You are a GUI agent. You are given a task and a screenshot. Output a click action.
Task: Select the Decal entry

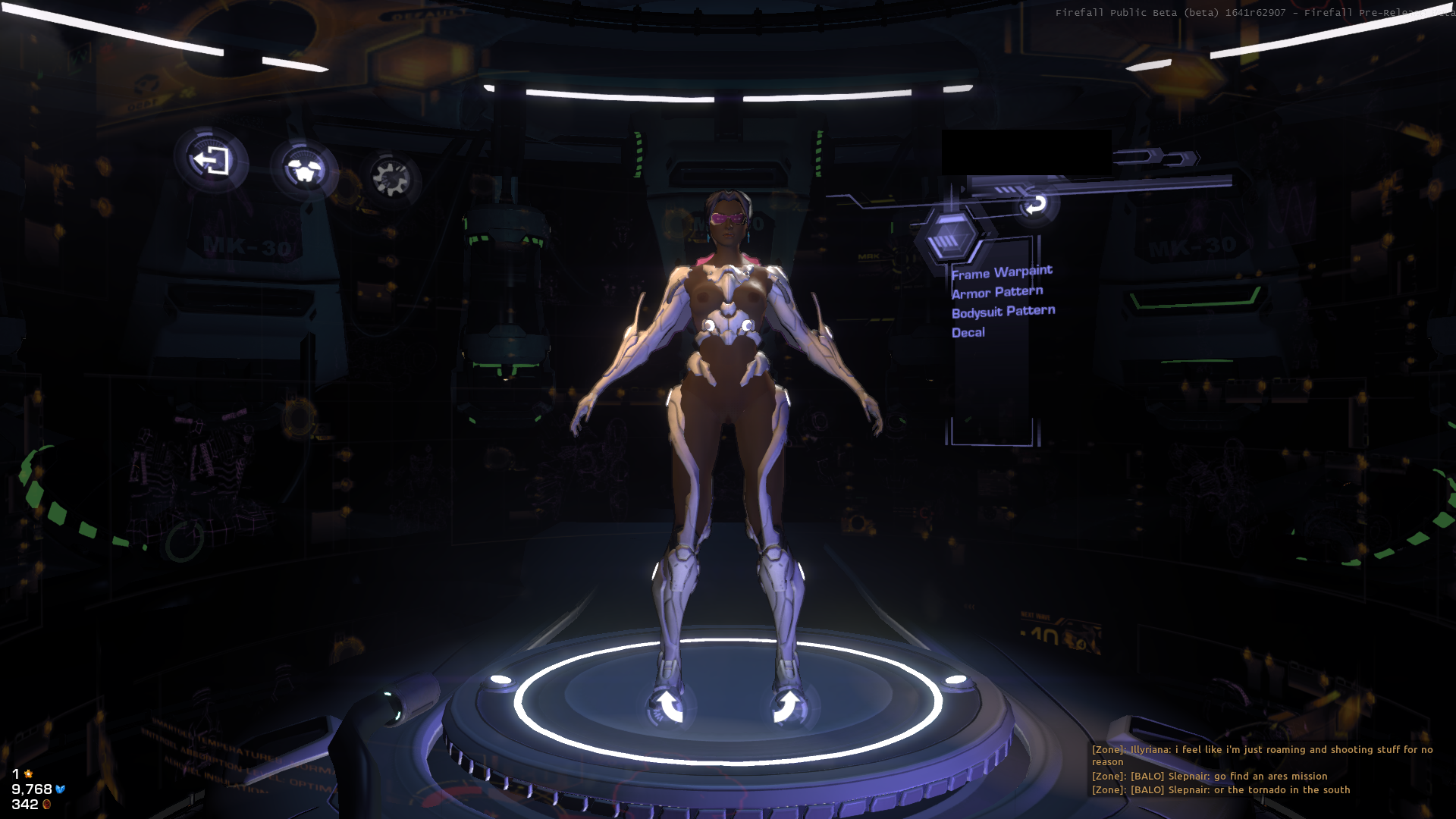coord(968,332)
